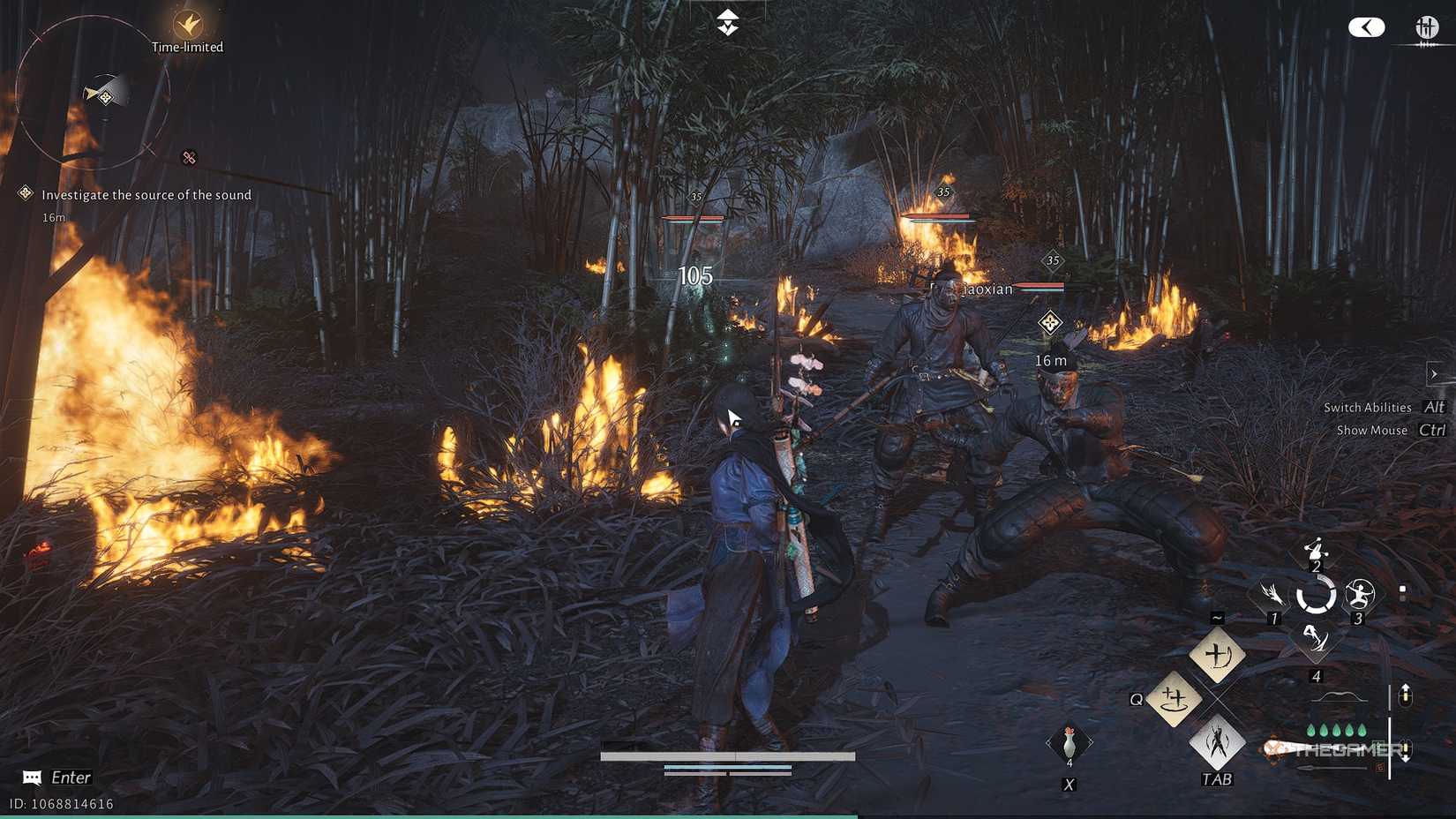Click the crossed pink marker near the minimap
The height and width of the screenshot is (819, 1456).
tap(189, 158)
